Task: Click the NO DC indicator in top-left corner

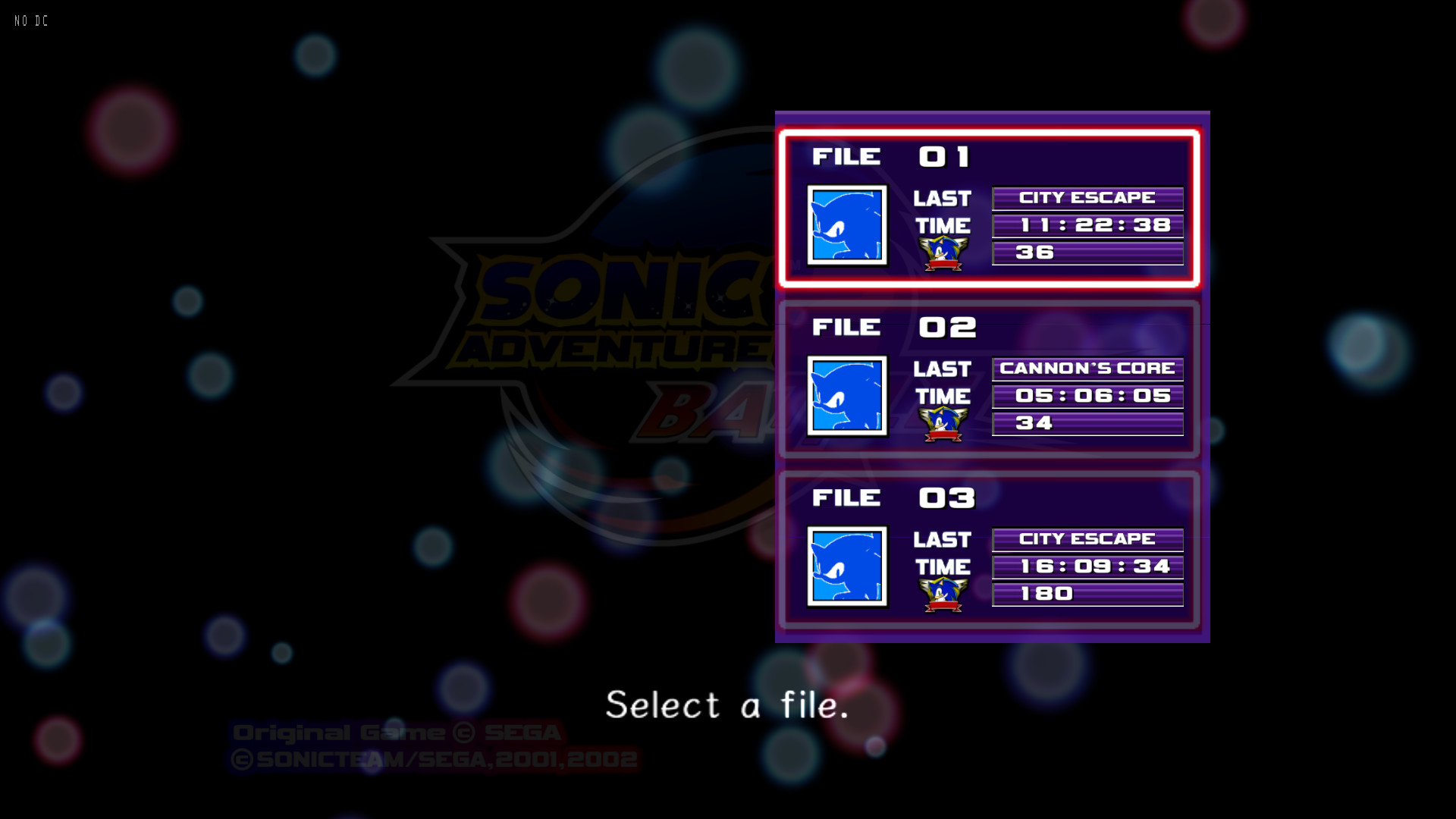Action: [29, 20]
